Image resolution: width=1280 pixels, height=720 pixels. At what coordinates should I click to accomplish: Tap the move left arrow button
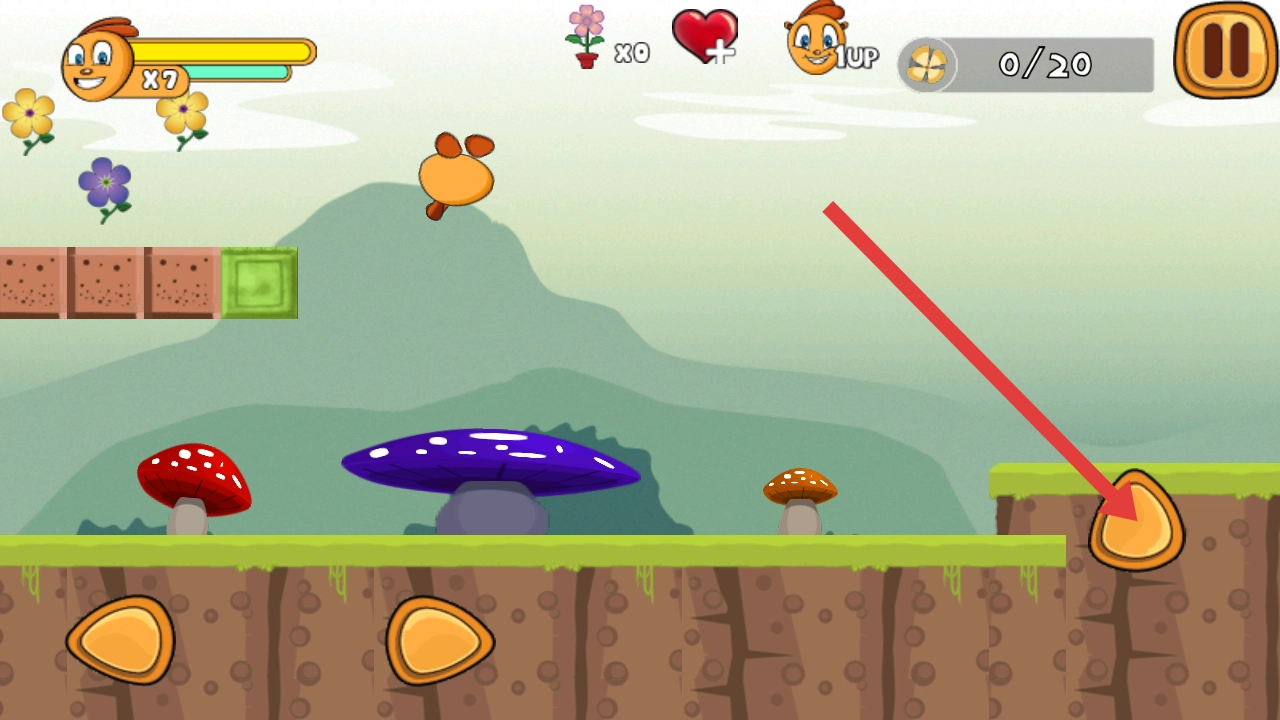121,640
